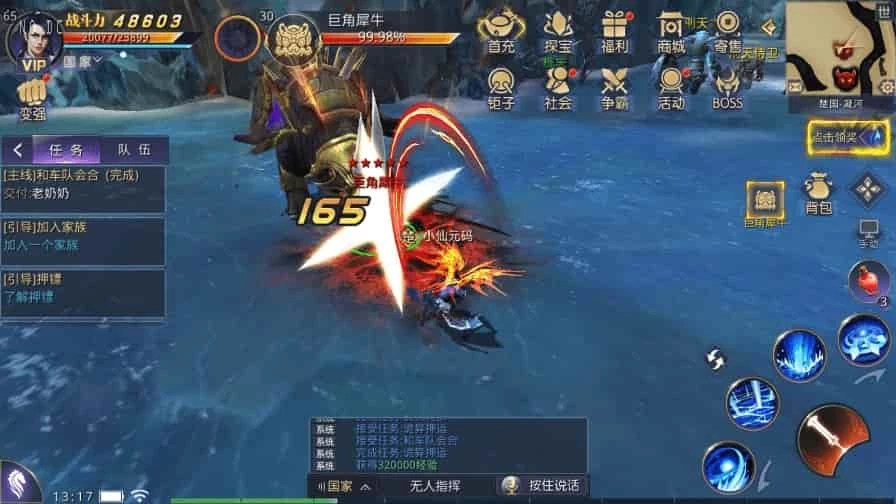Open the 寄售 consignment market

728,31
